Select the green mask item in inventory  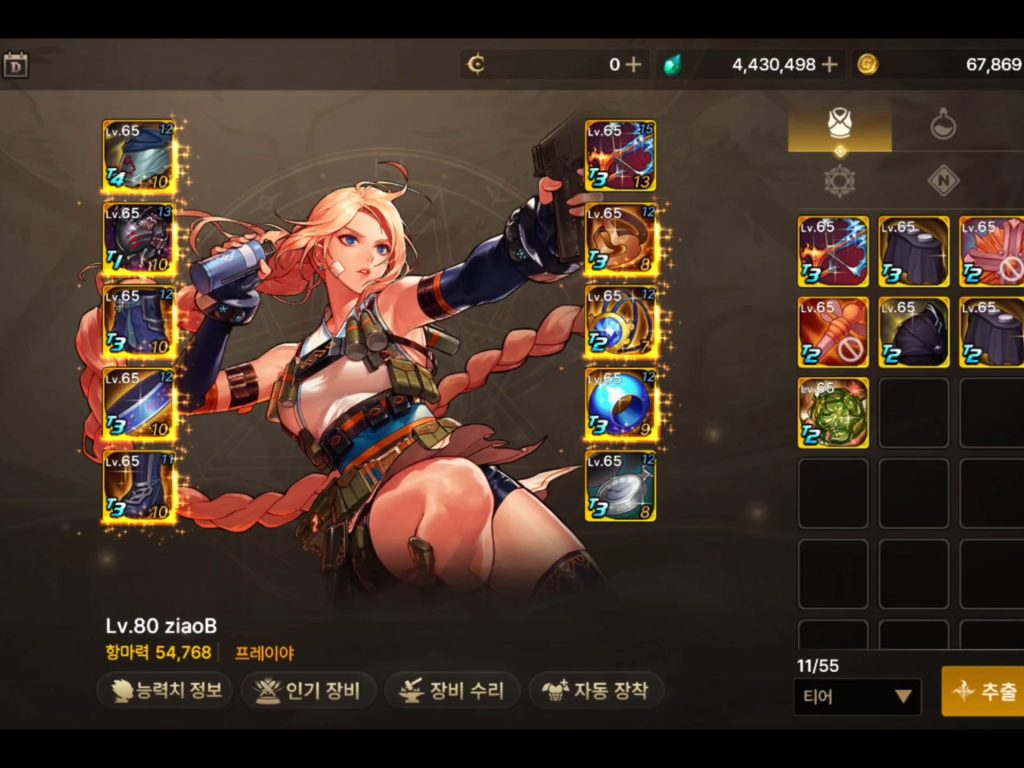833,413
